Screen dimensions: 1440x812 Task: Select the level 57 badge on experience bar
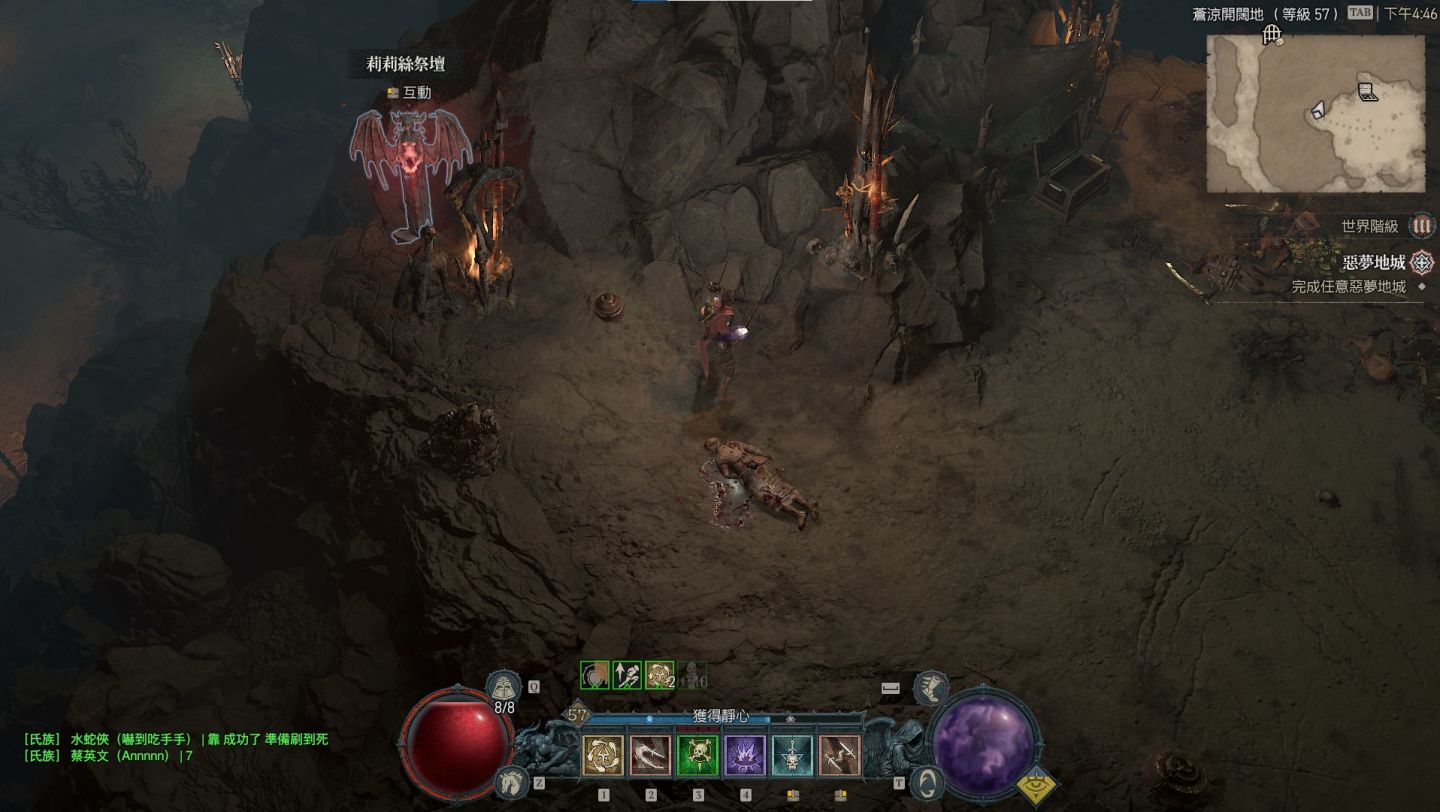coord(576,715)
